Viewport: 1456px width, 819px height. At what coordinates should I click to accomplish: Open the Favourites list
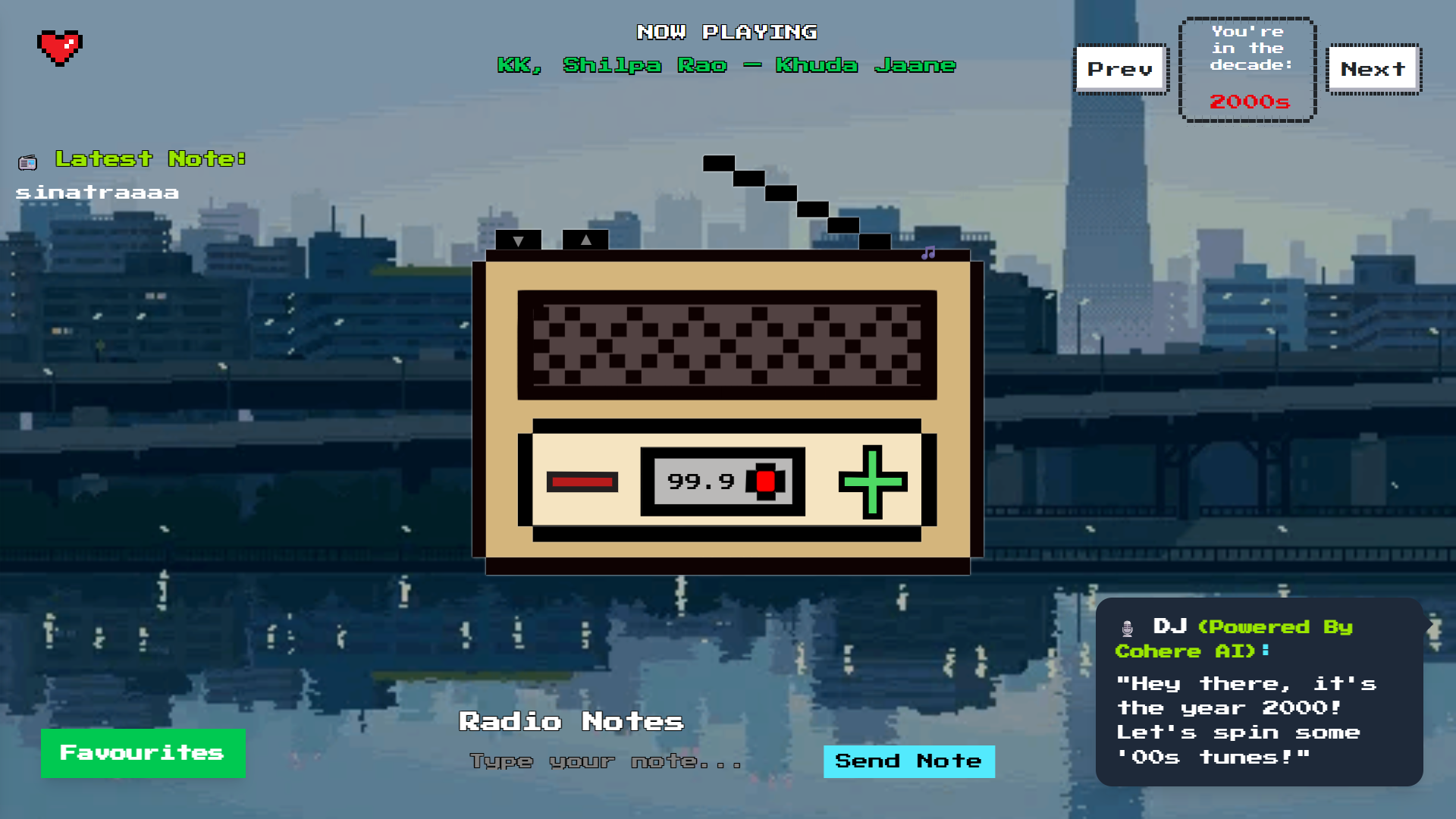(143, 753)
